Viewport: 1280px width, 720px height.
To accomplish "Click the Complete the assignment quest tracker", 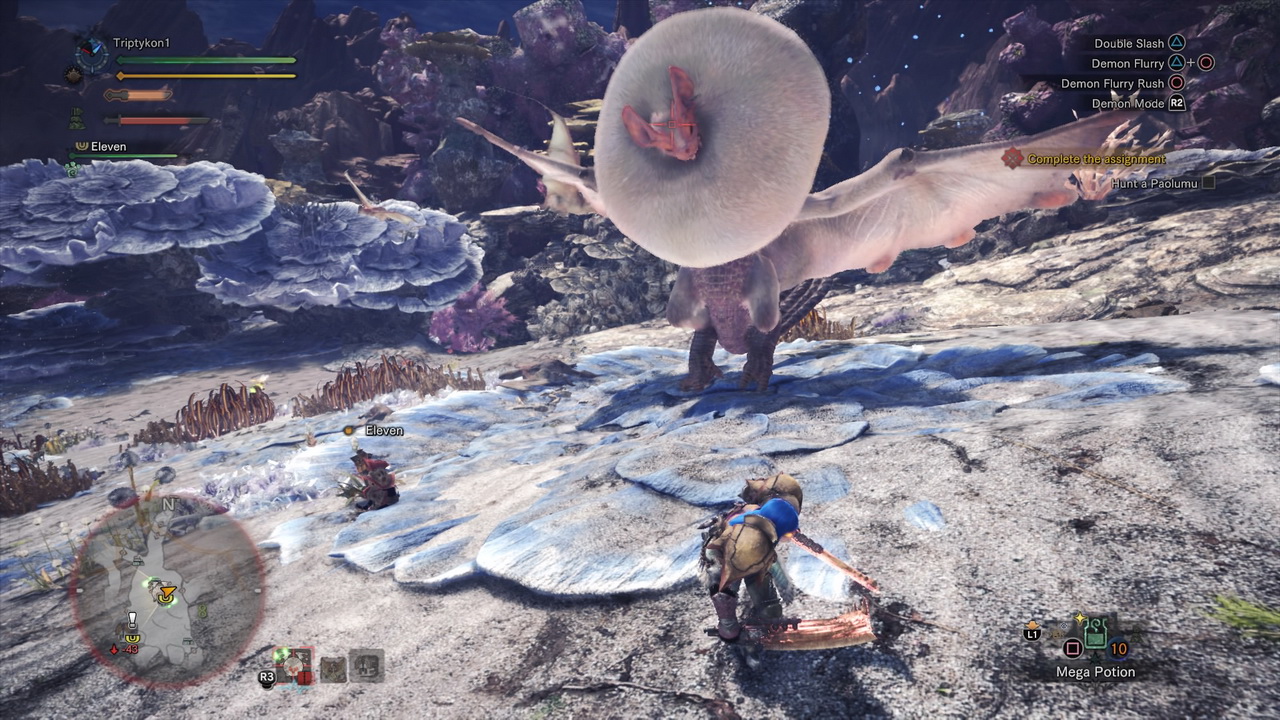I will click(1096, 159).
